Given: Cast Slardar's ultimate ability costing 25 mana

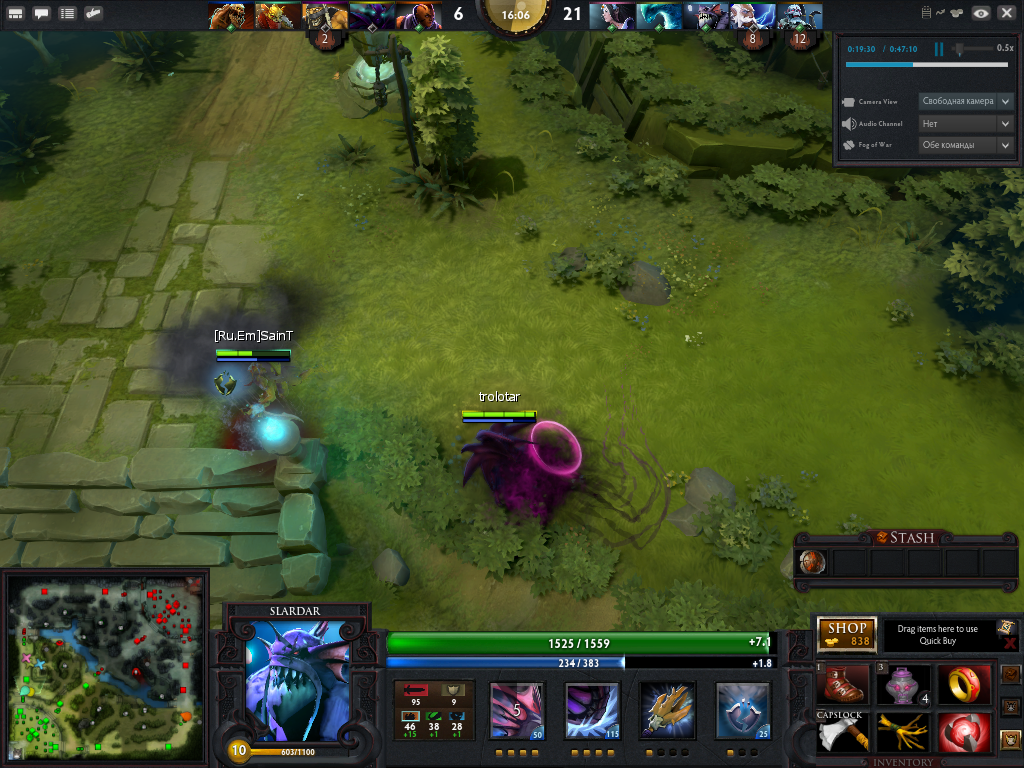Looking at the screenshot, I should 744,711.
